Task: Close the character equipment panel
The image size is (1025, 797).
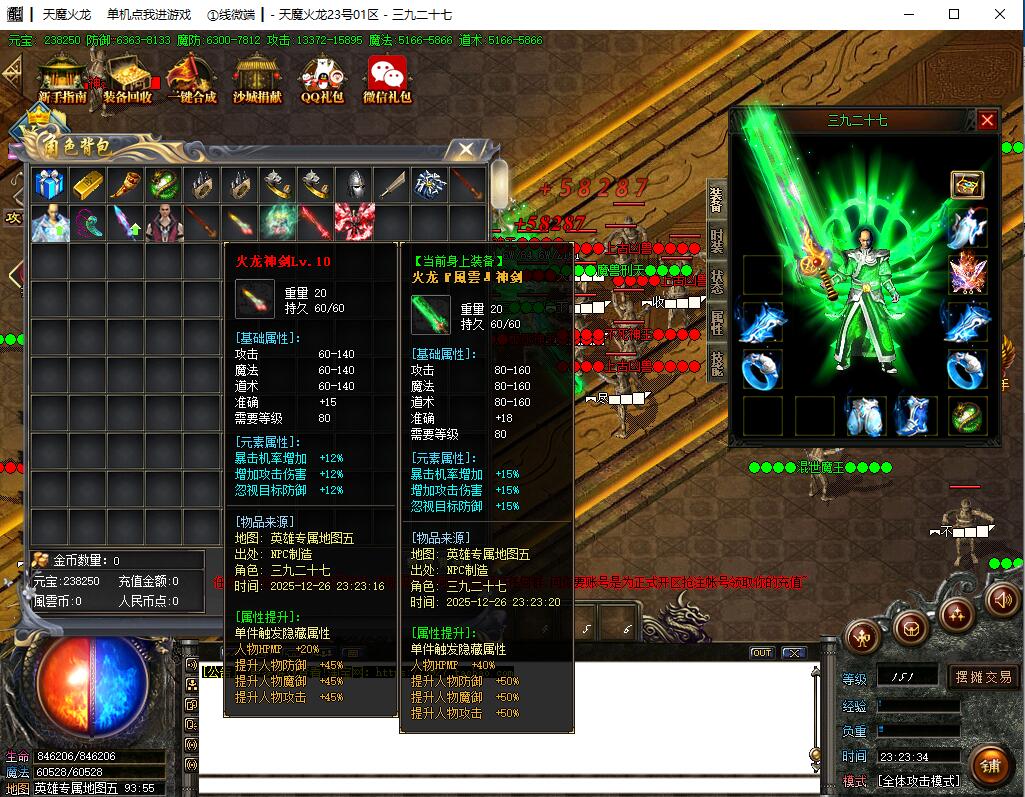Action: click(987, 120)
